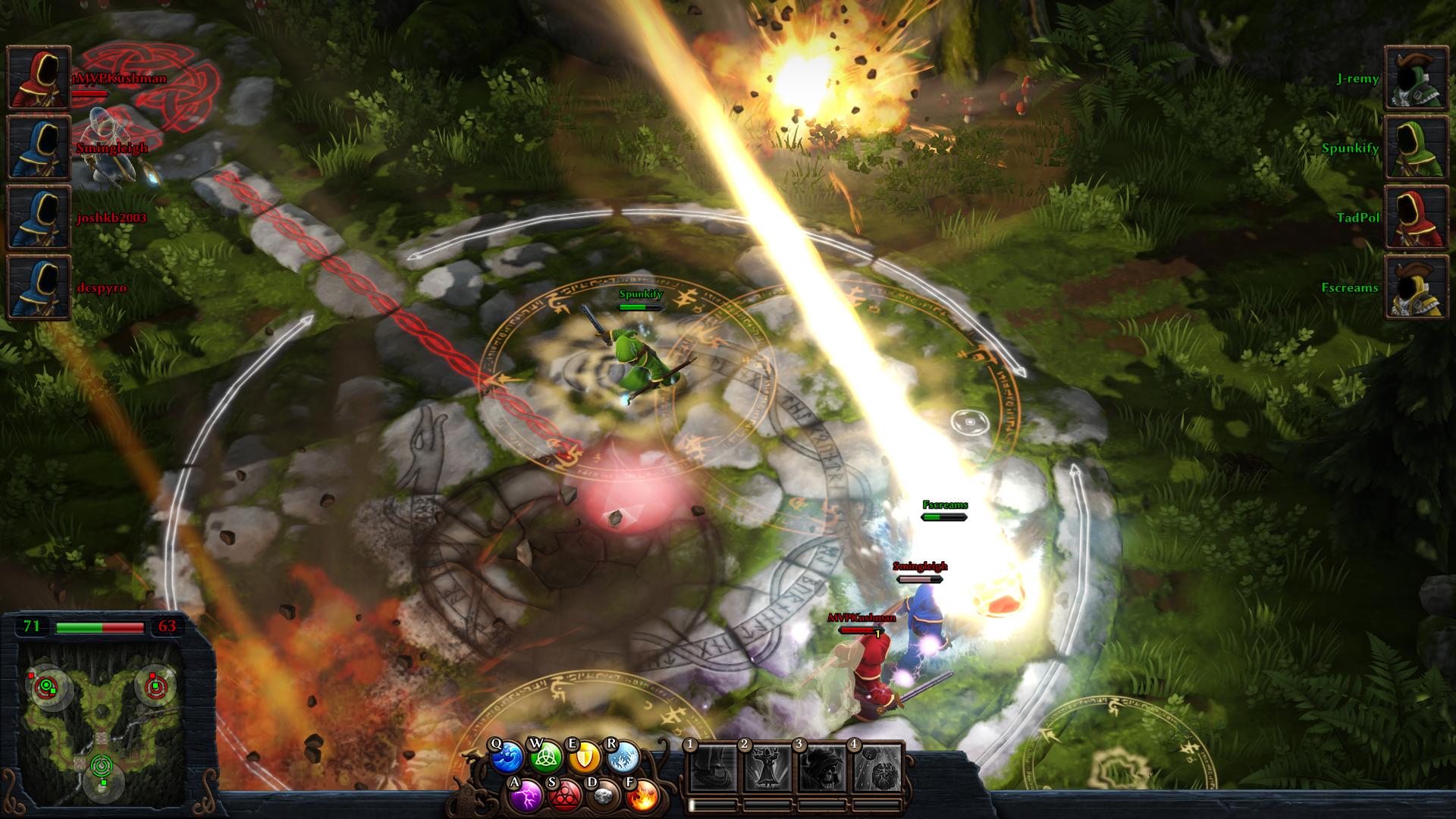Activate magick slot 3 with the hooded skull
Viewport: 1456px width, 819px height.
(824, 767)
